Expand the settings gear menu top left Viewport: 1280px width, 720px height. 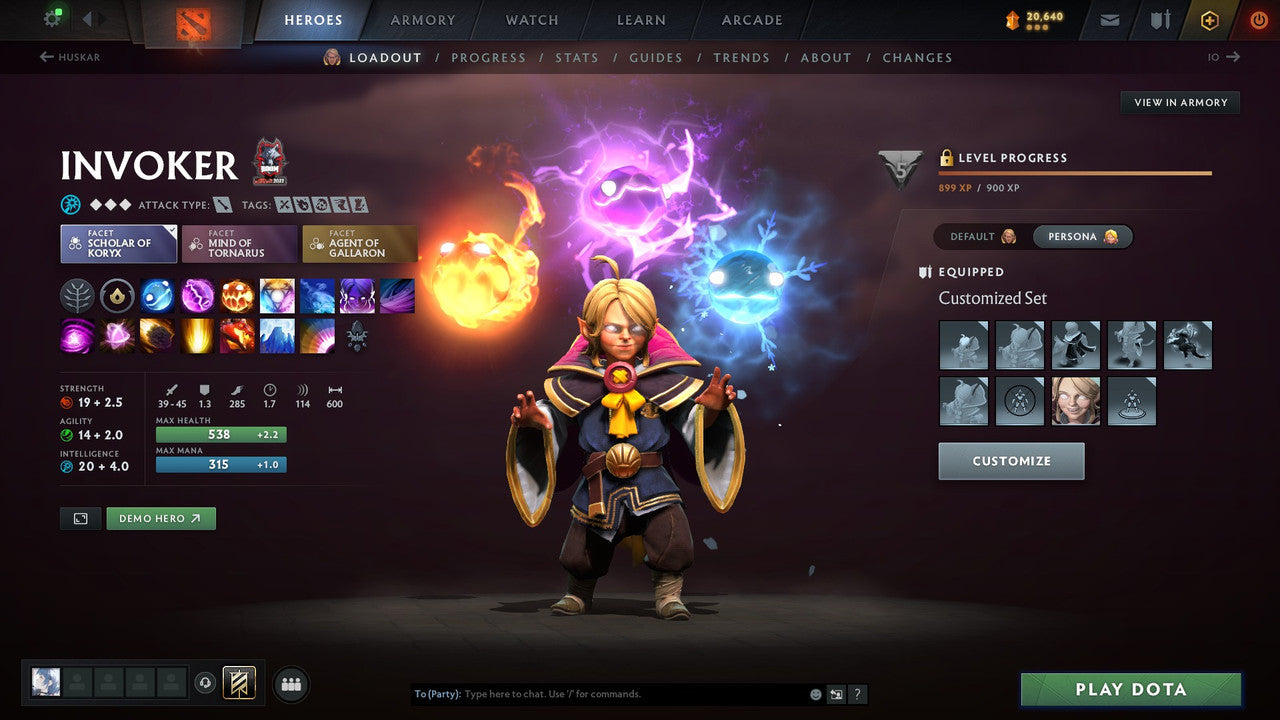coord(54,17)
